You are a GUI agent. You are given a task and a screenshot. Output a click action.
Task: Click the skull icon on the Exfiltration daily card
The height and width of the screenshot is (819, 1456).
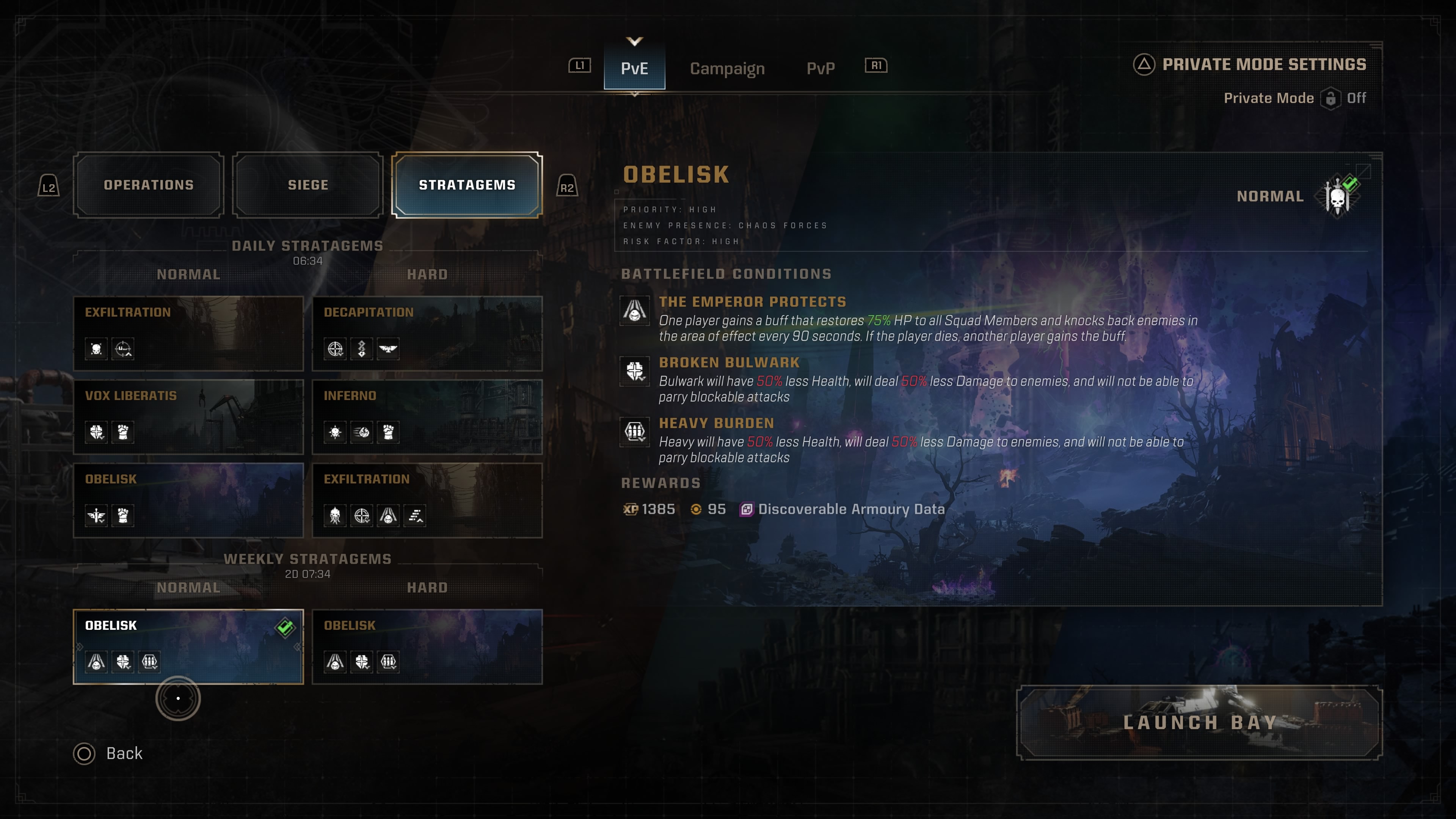[x=97, y=349]
